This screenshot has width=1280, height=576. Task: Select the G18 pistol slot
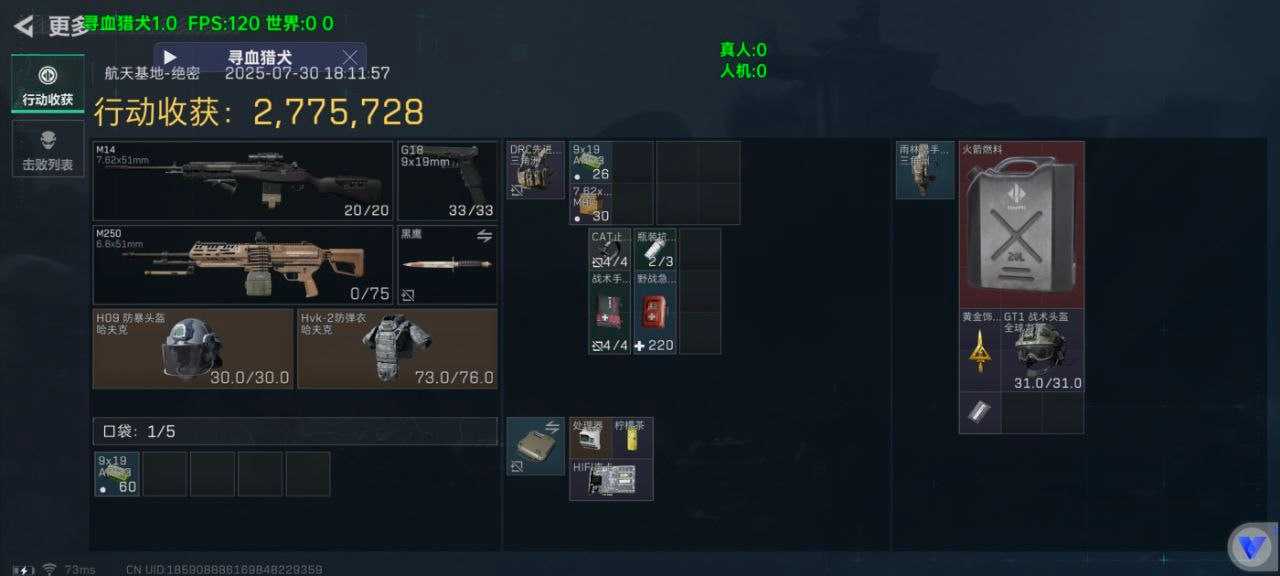pos(447,180)
